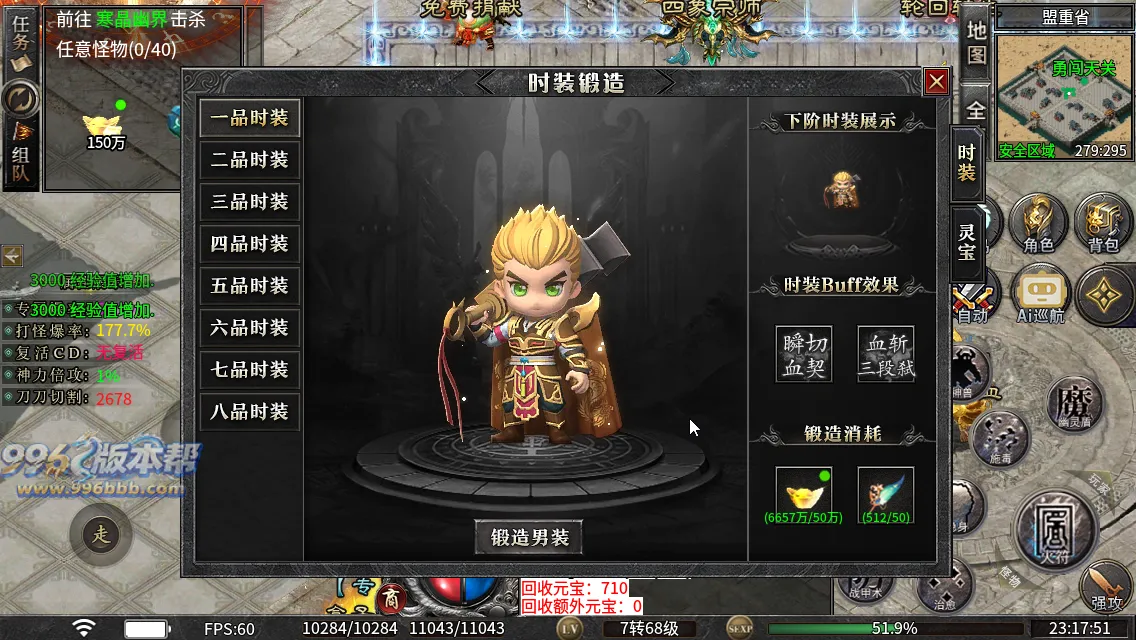This screenshot has height=640, width=1136.
Task: Tap the 走 walk toggle button
Action: coord(100,534)
